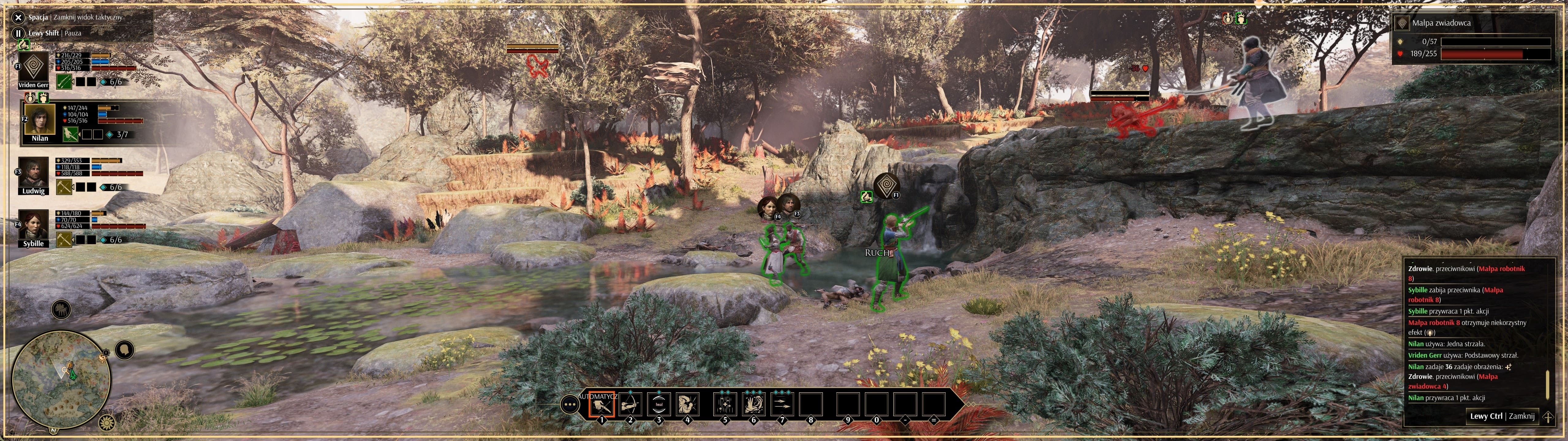Use the melee strike ability in slot 4

coord(688,406)
